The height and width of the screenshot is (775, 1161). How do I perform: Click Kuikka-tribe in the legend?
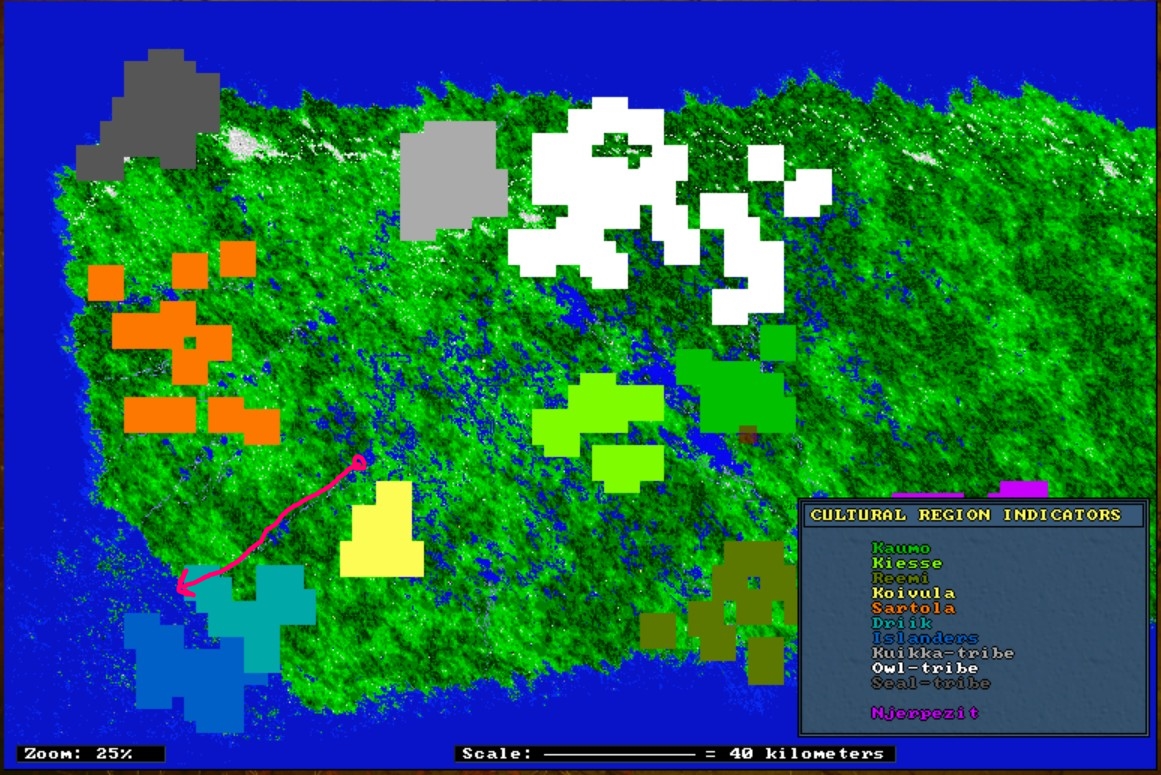tap(942, 653)
